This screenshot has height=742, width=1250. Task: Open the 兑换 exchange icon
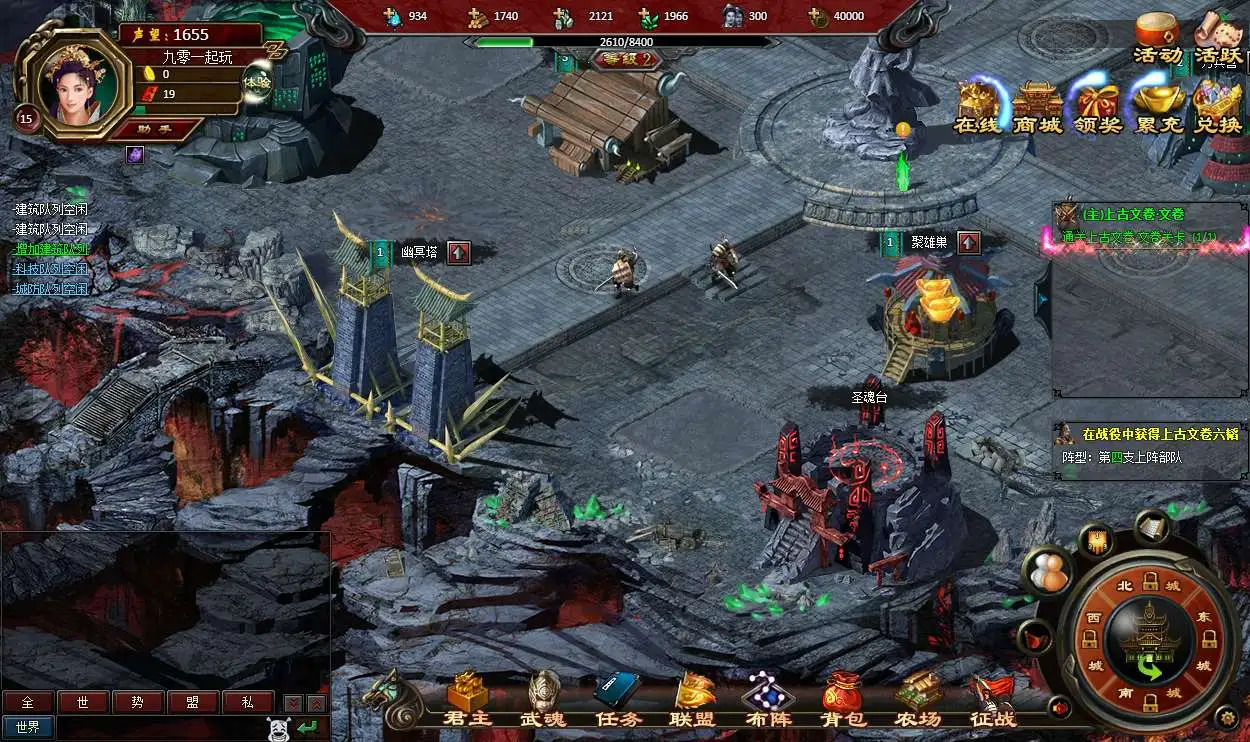[1217, 106]
